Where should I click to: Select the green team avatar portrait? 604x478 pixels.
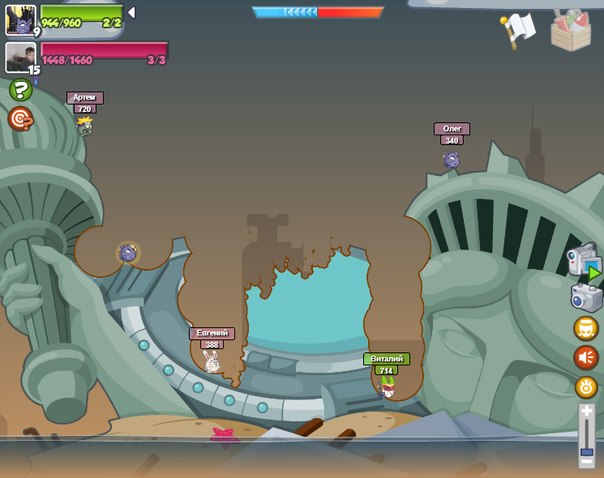21,19
